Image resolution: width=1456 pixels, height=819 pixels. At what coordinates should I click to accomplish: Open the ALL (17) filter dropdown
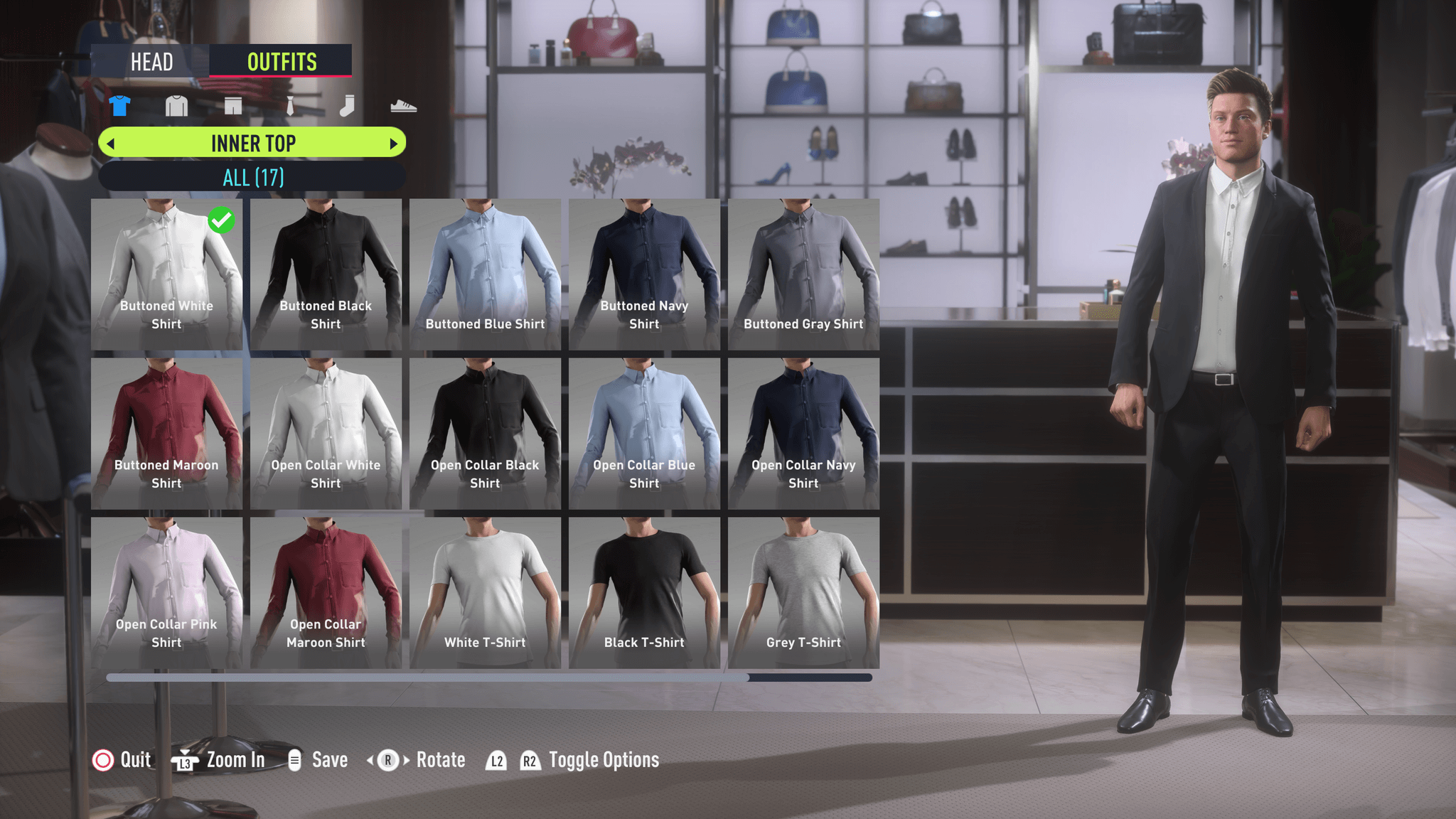pyautogui.click(x=252, y=177)
